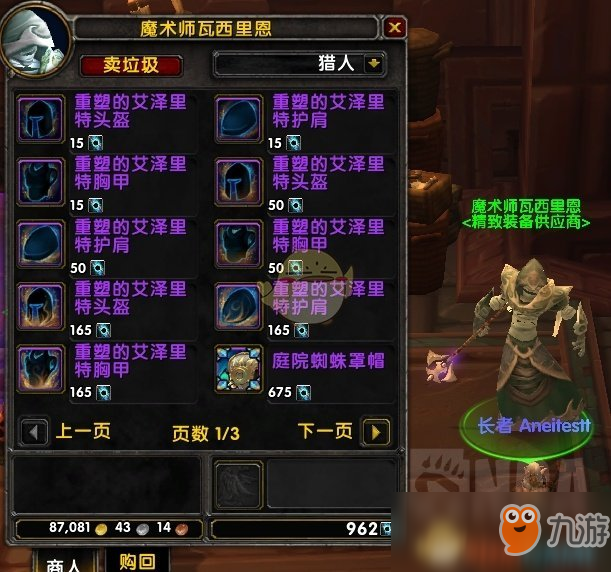
Task: Click the 上一页 previous page arrow
Action: pos(35,432)
